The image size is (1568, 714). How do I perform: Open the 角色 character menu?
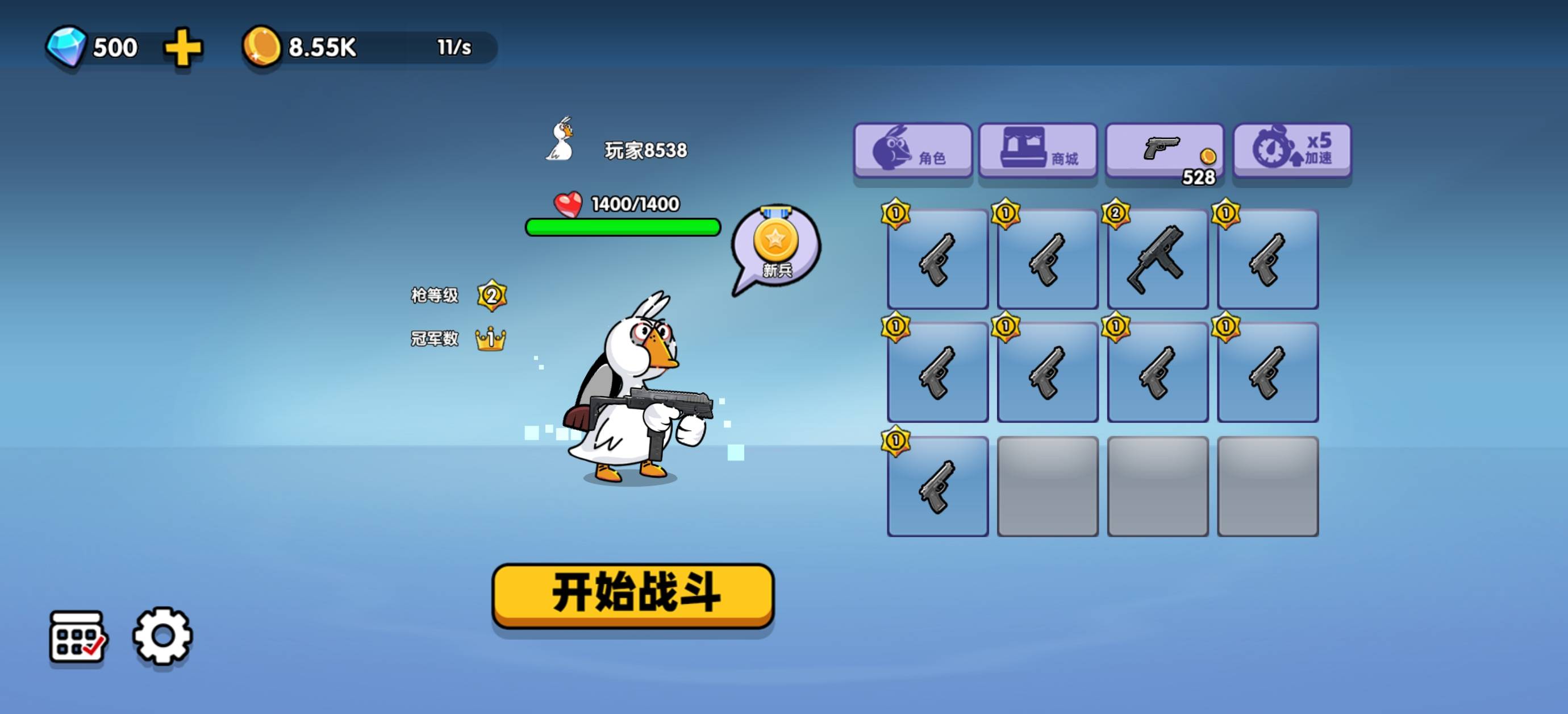(912, 151)
